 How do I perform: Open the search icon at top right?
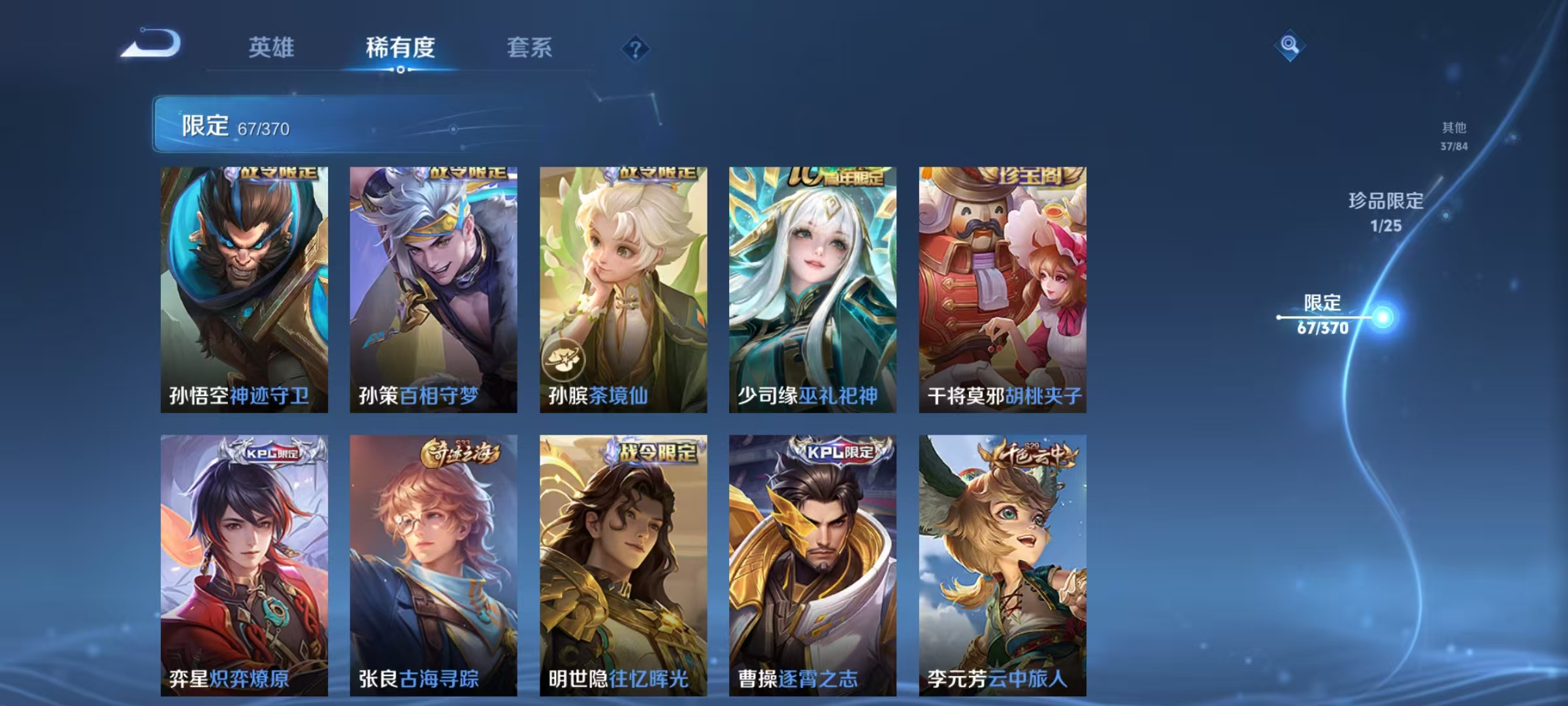(x=1288, y=44)
